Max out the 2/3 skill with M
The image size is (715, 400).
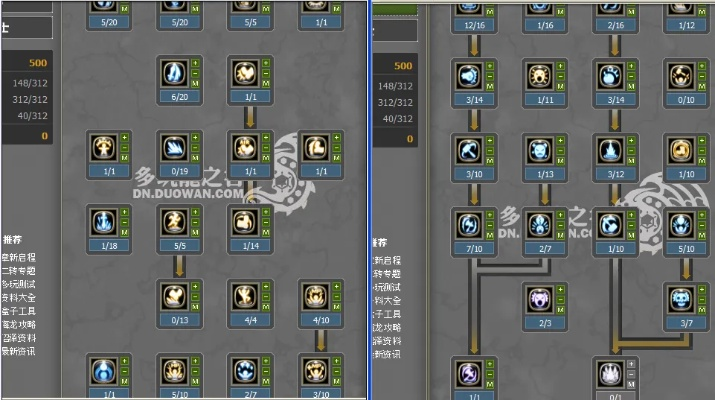(x=560, y=309)
